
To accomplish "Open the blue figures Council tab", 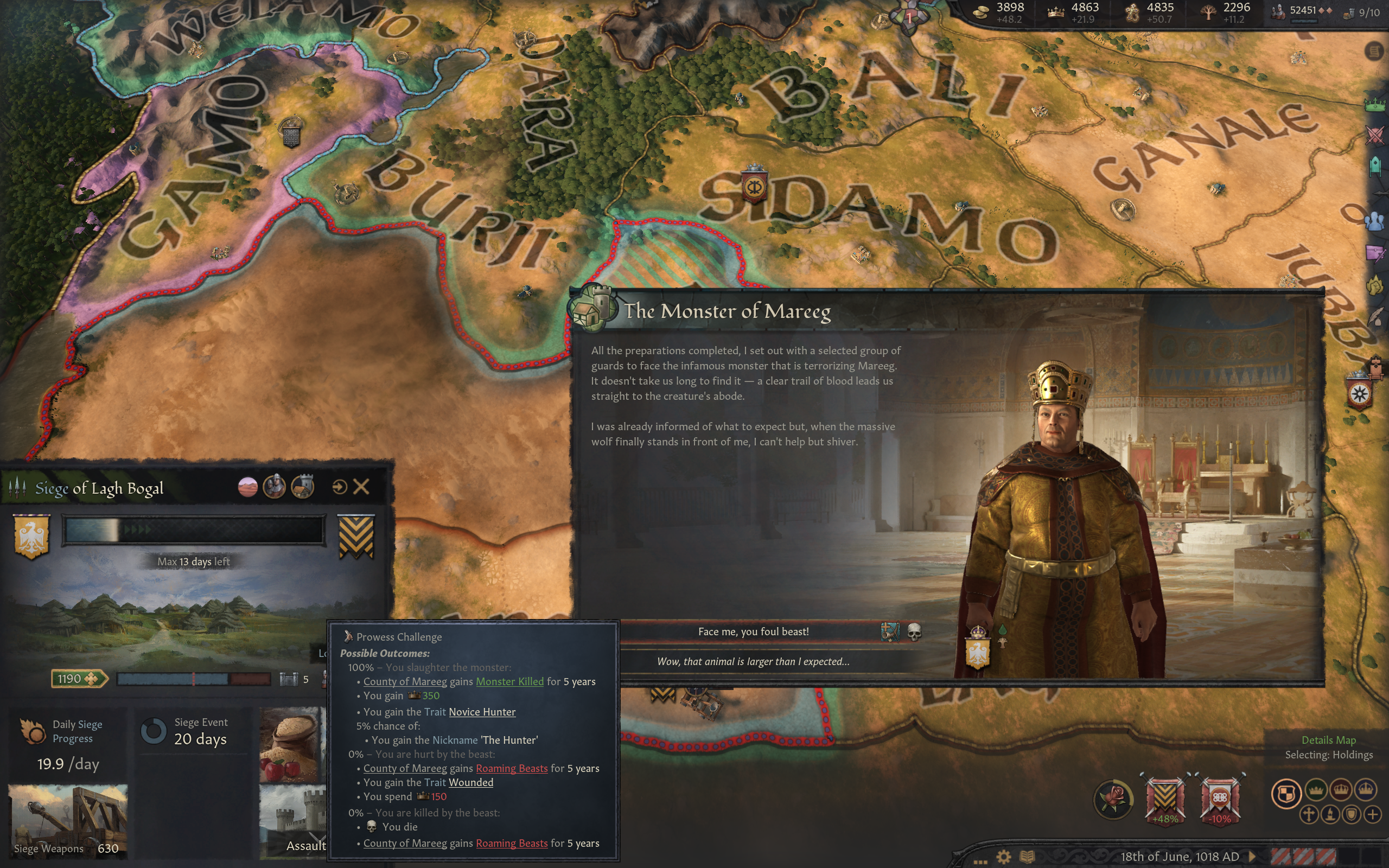I will tap(1375, 221).
